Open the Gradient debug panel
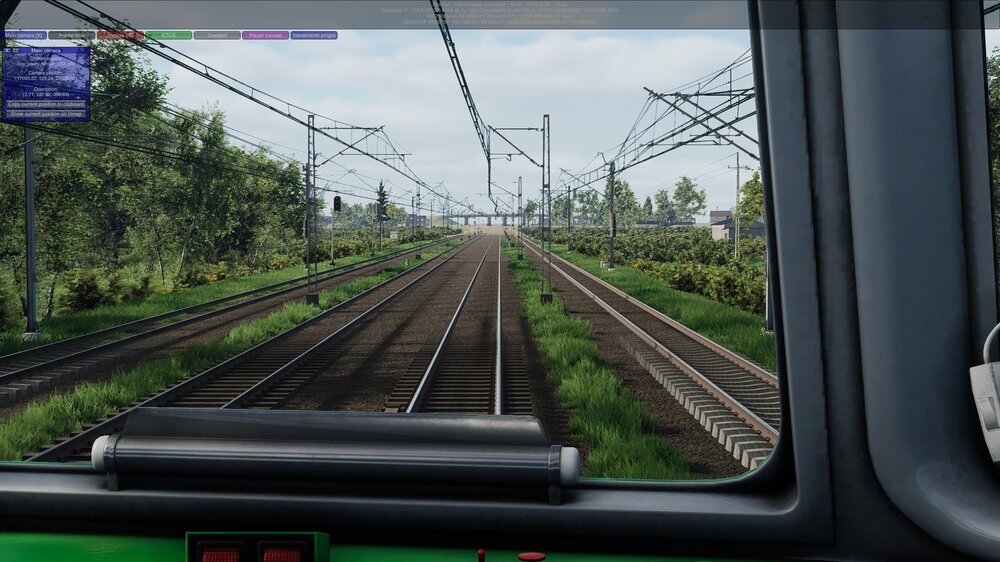 click(217, 35)
